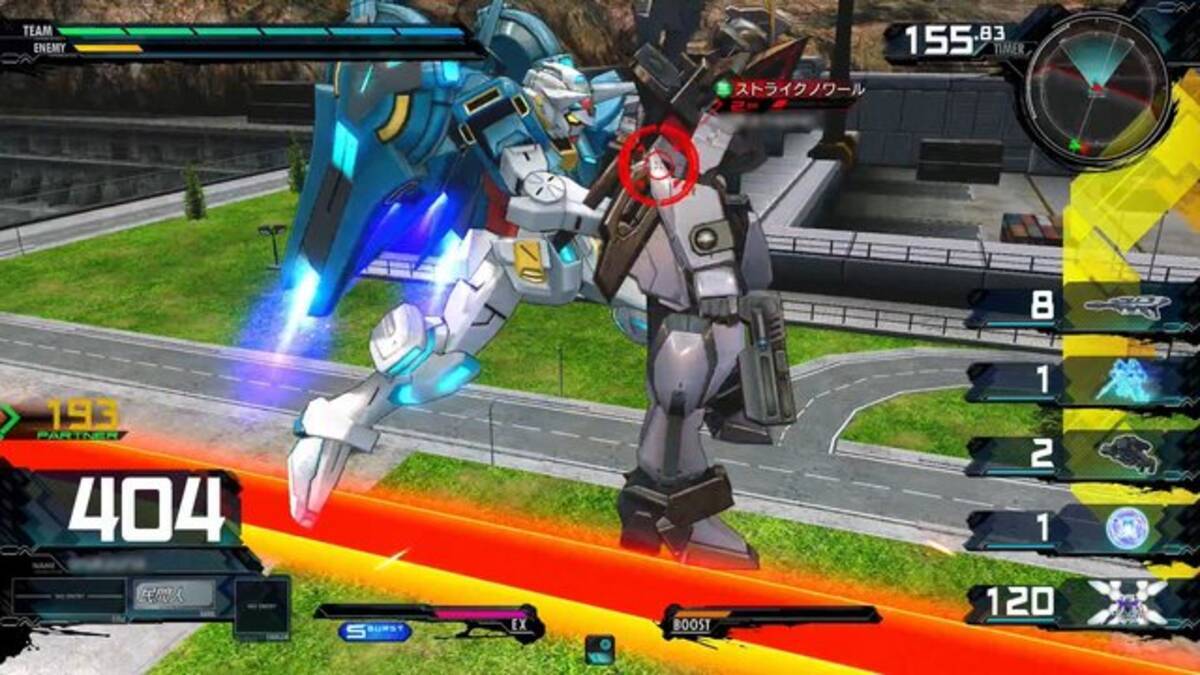Image resolution: width=1200 pixels, height=675 pixels.
Task: Use the blue orb ability icon
Action: [x=1127, y=529]
